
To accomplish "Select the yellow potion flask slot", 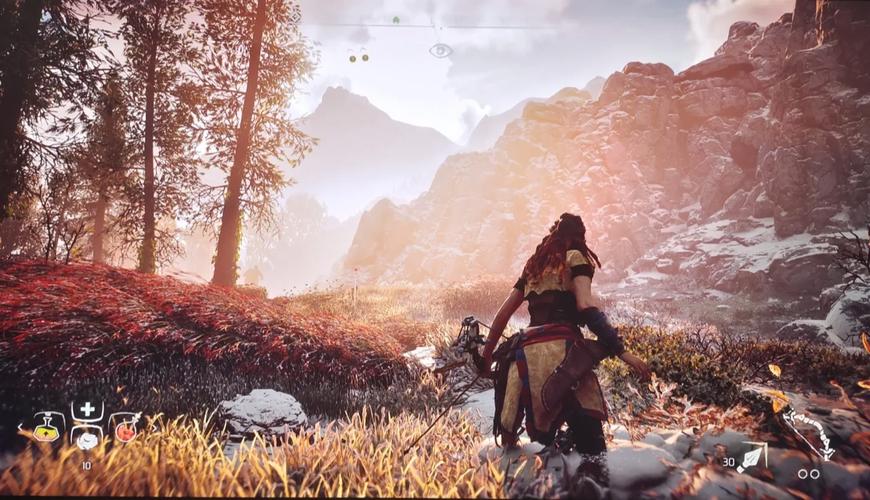I will 48,429.
